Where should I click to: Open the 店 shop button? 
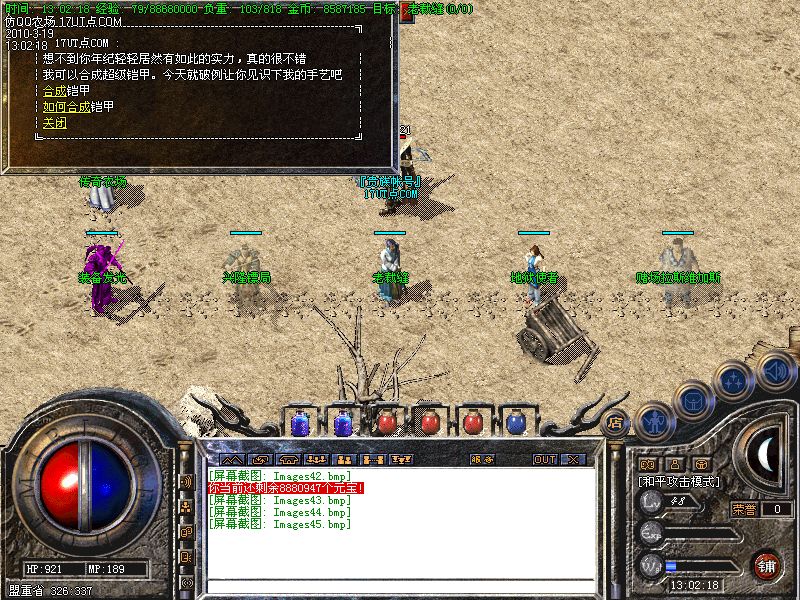click(x=615, y=422)
